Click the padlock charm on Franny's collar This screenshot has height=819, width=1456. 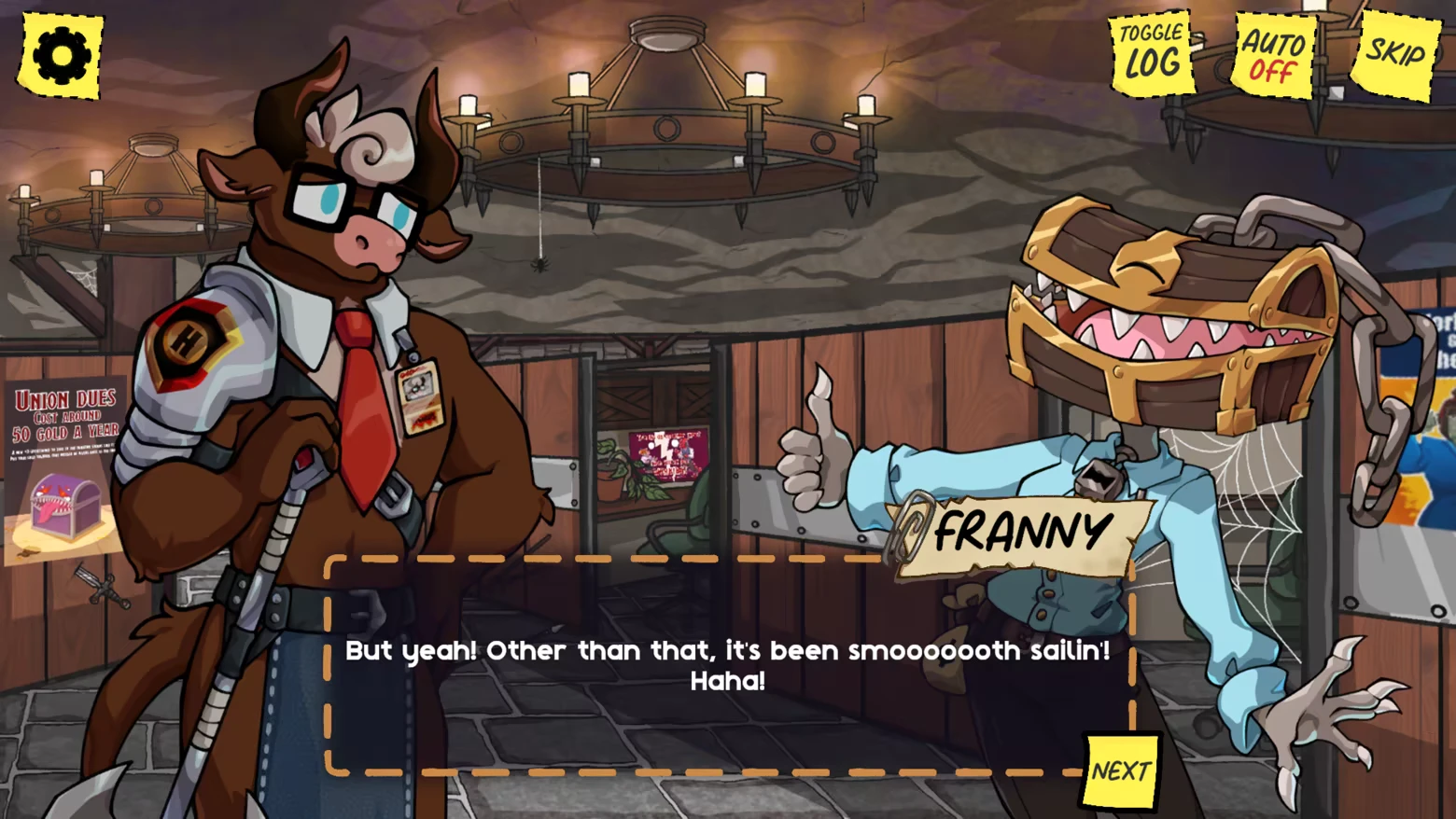[x=1099, y=478]
